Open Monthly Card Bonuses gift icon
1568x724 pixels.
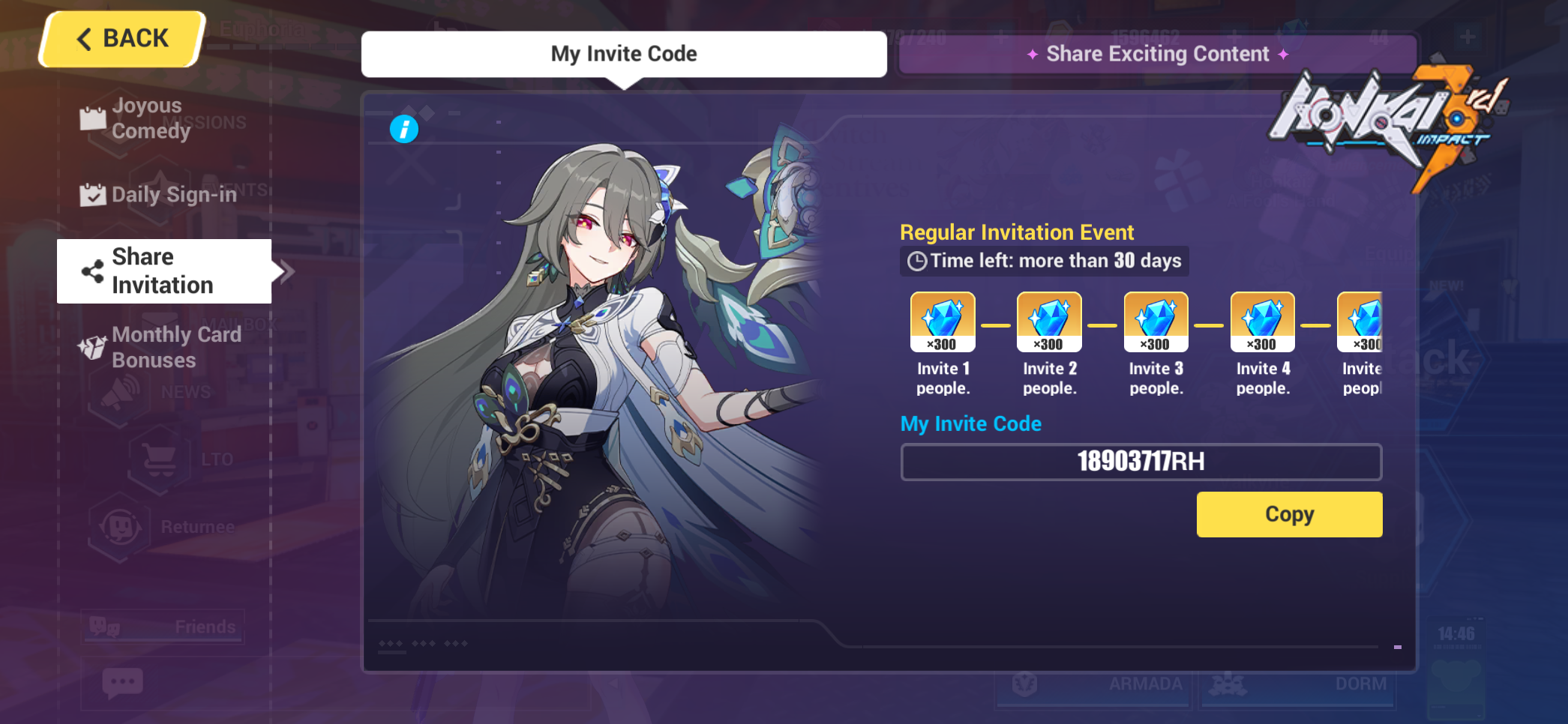click(93, 347)
